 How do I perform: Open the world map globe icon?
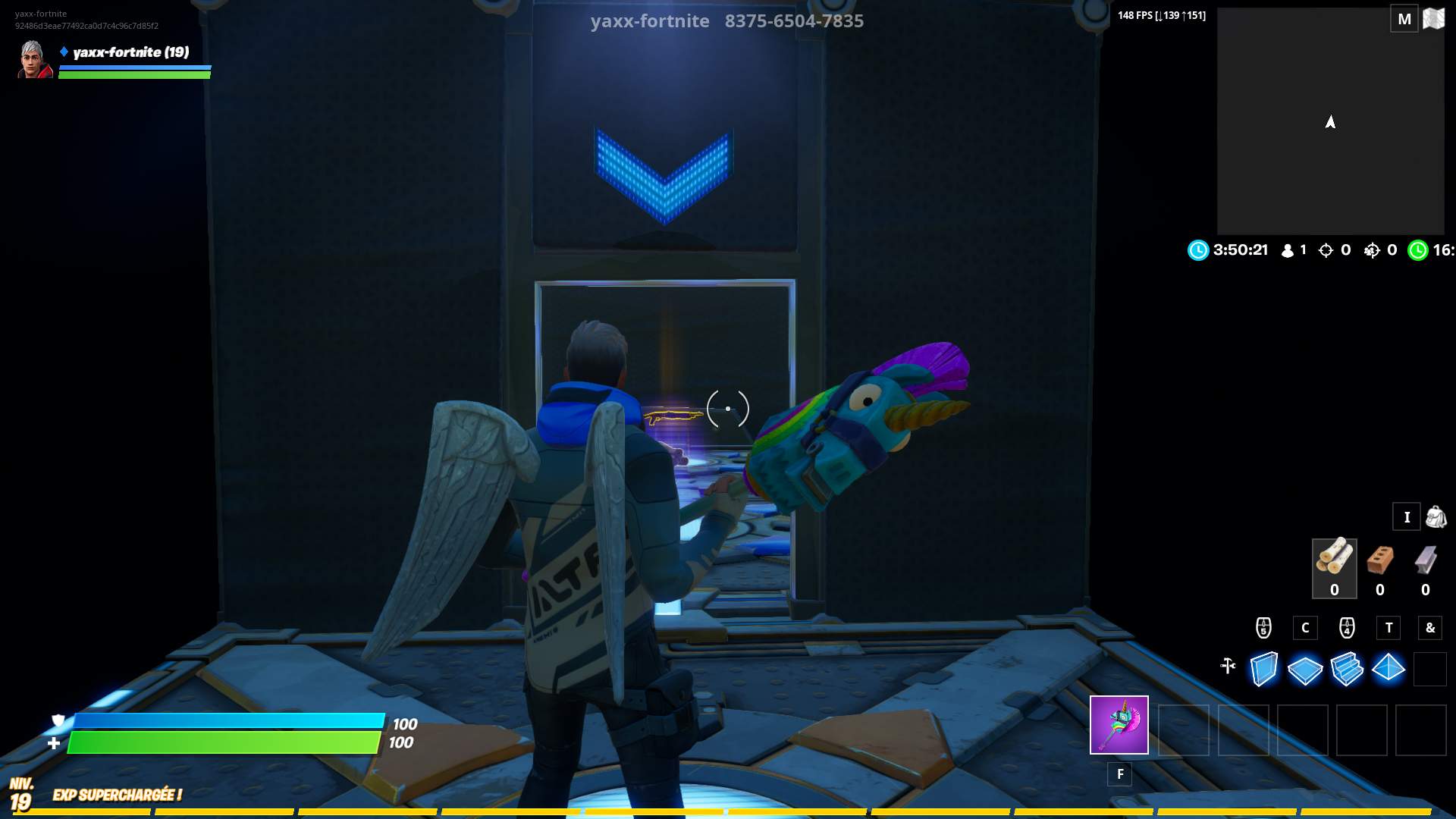point(1434,18)
